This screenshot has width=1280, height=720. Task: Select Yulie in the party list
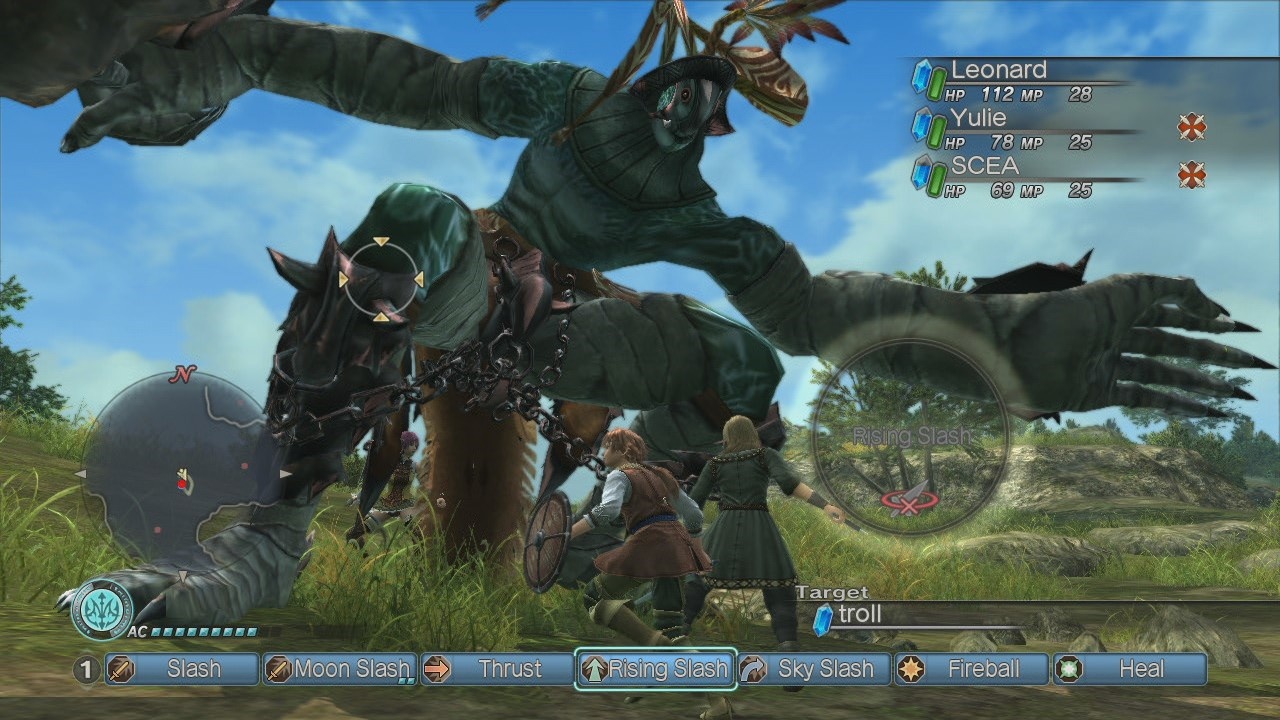click(978, 119)
